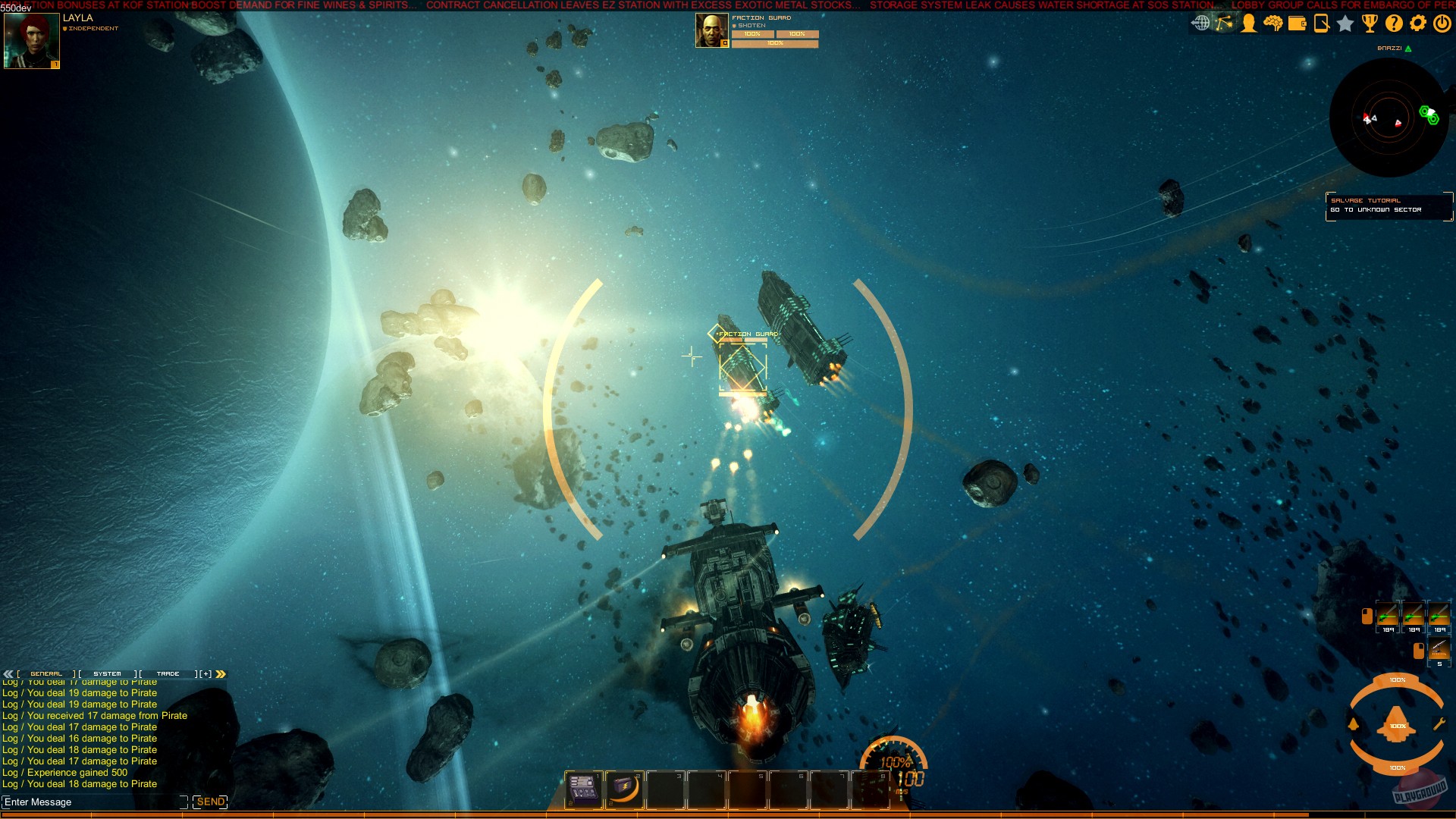
Task: Open the trophy achievements icon
Action: tap(1370, 23)
